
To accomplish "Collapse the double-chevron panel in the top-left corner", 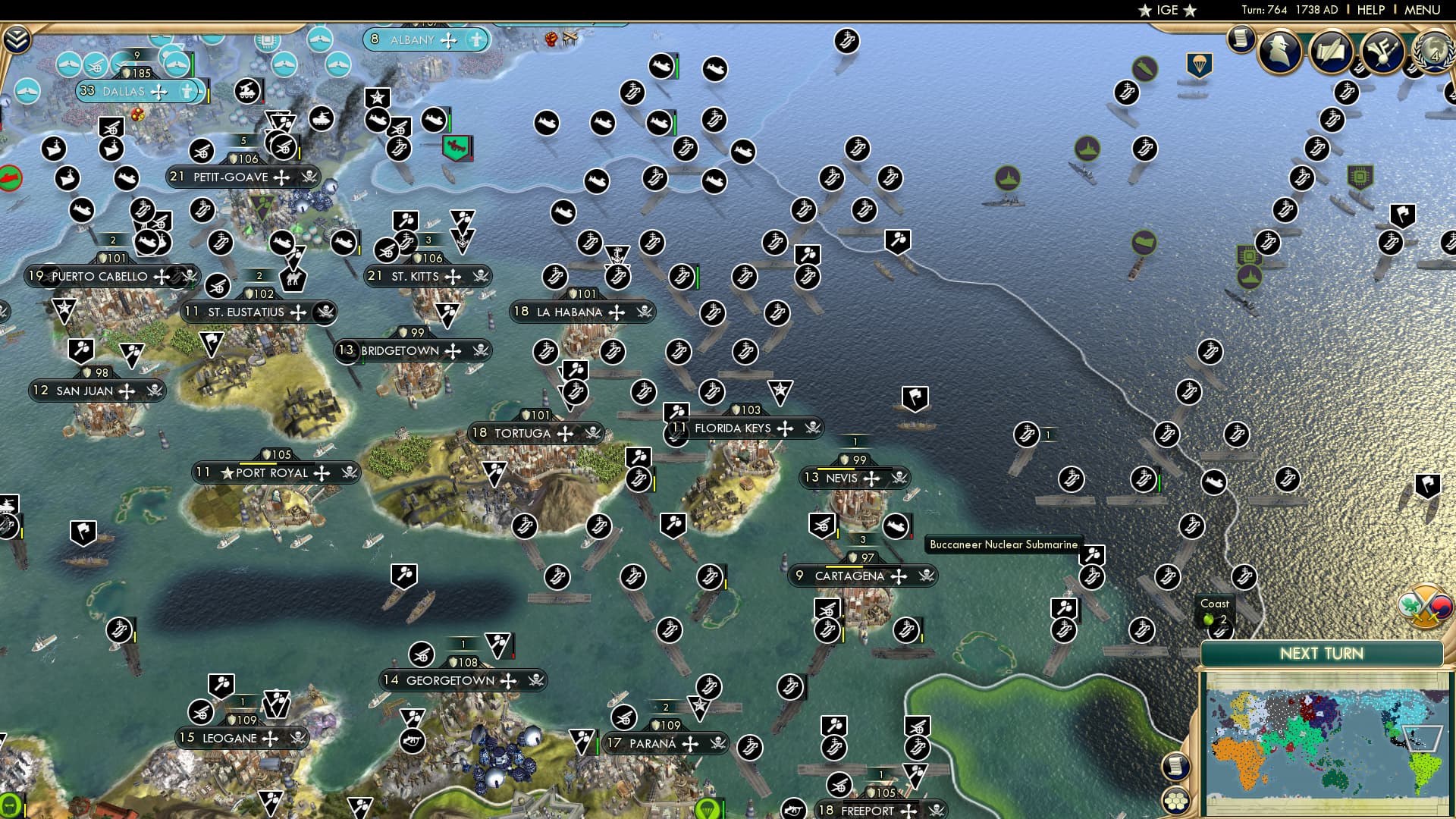I will pyautogui.click(x=17, y=39).
